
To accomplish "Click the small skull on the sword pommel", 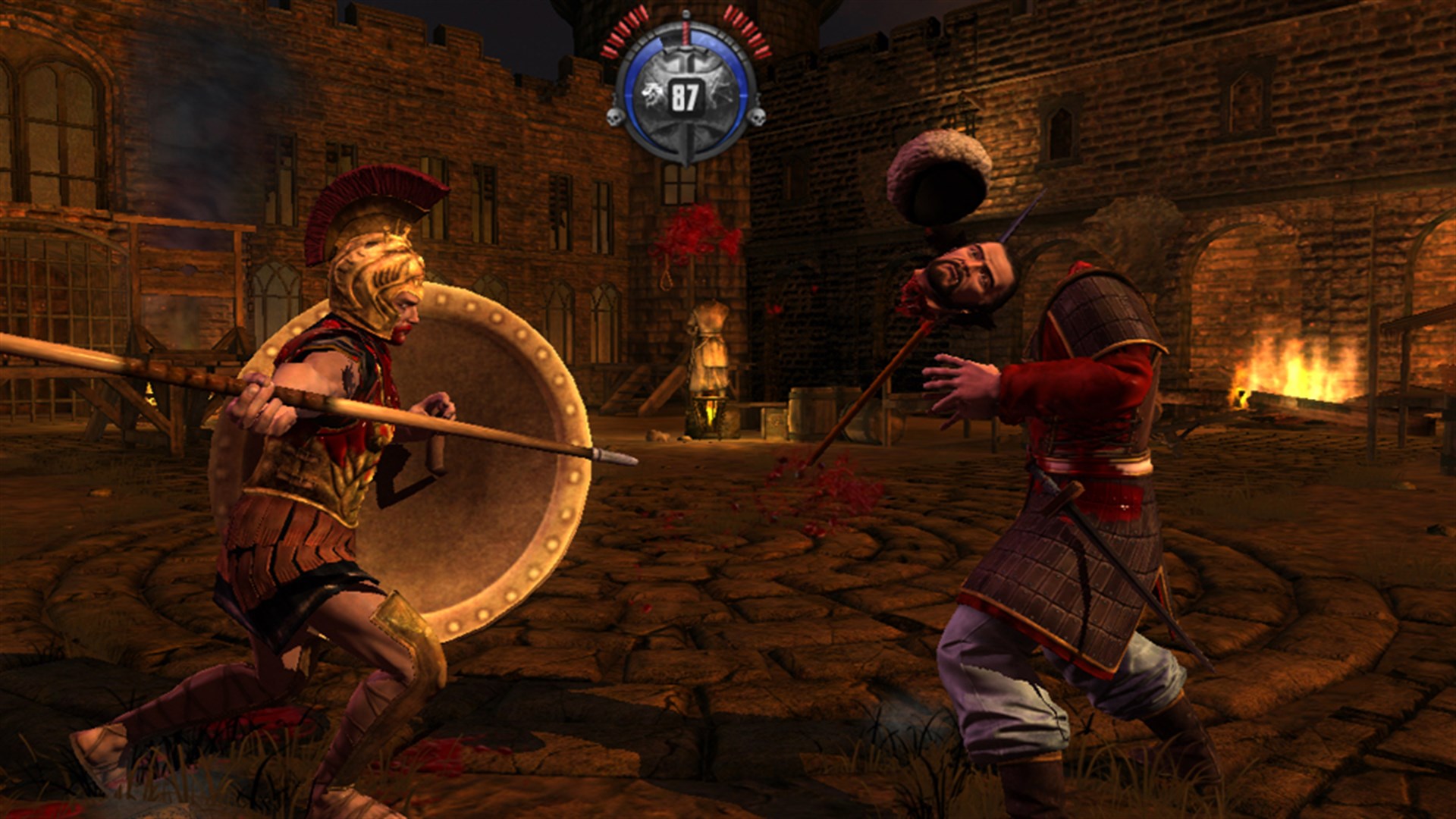I will tap(686, 14).
